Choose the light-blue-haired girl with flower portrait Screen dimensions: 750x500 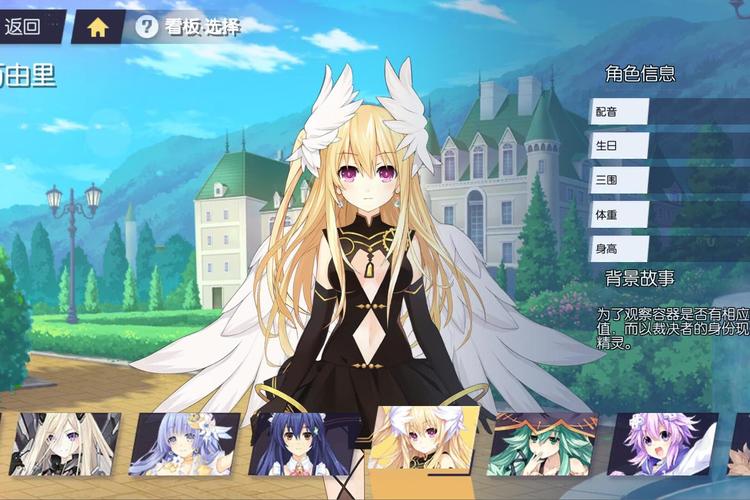pos(184,443)
